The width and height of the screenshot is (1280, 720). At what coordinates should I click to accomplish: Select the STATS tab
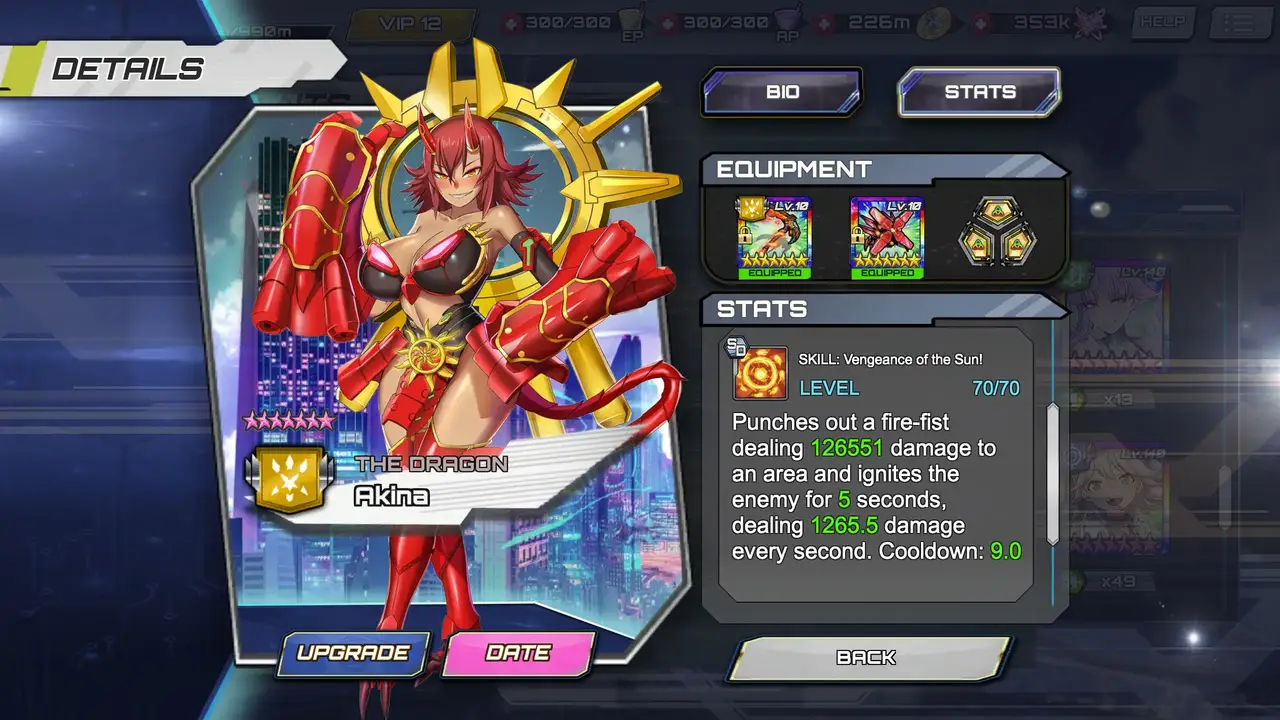click(x=979, y=92)
